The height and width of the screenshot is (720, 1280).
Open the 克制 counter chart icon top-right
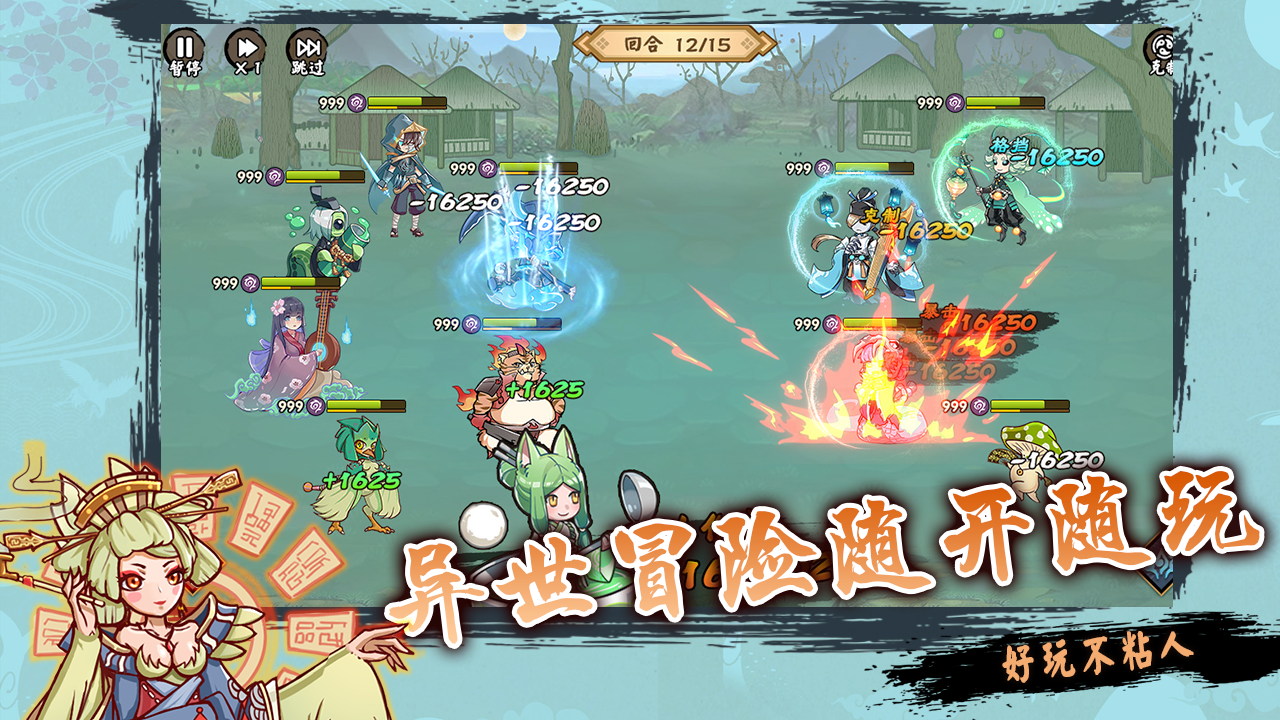click(1158, 45)
